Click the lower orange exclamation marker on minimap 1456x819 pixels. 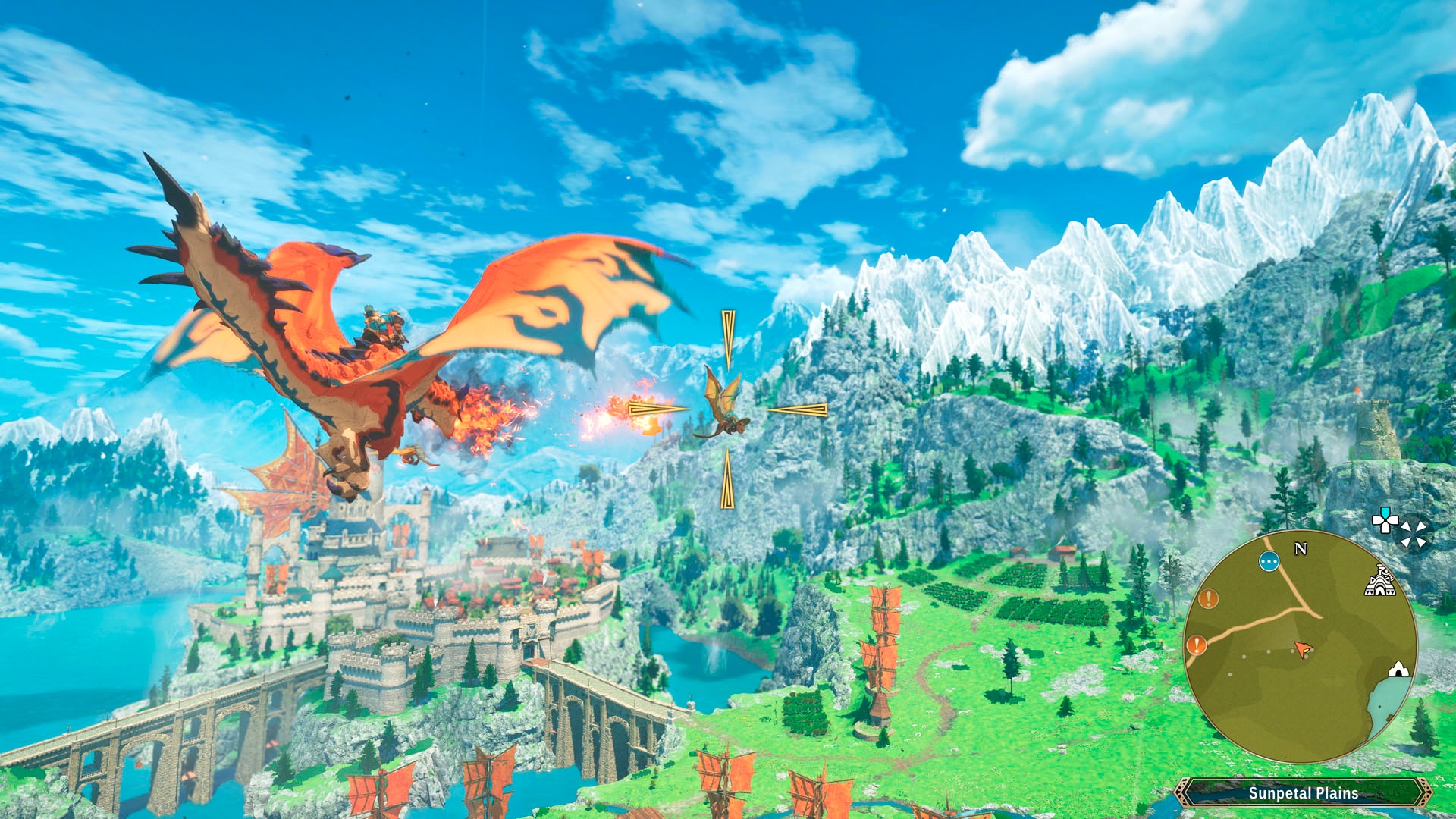pyautogui.click(x=1196, y=646)
